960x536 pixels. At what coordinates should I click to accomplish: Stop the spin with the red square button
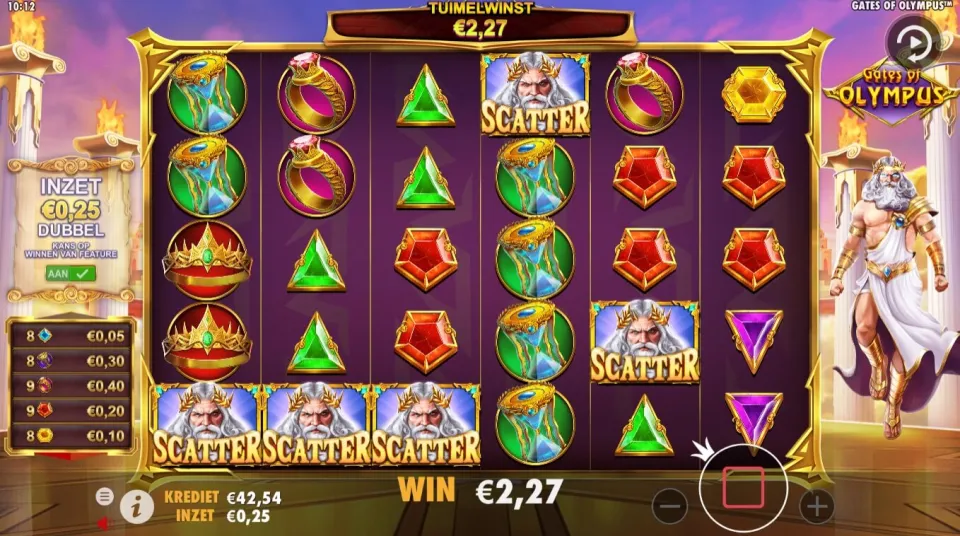point(743,486)
